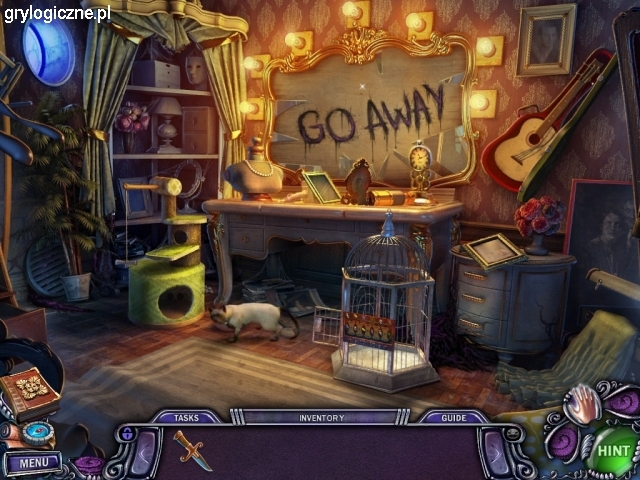Image resolution: width=640 pixels, height=480 pixels.
Task: Activate the glowing hand glove icon
Action: [581, 405]
